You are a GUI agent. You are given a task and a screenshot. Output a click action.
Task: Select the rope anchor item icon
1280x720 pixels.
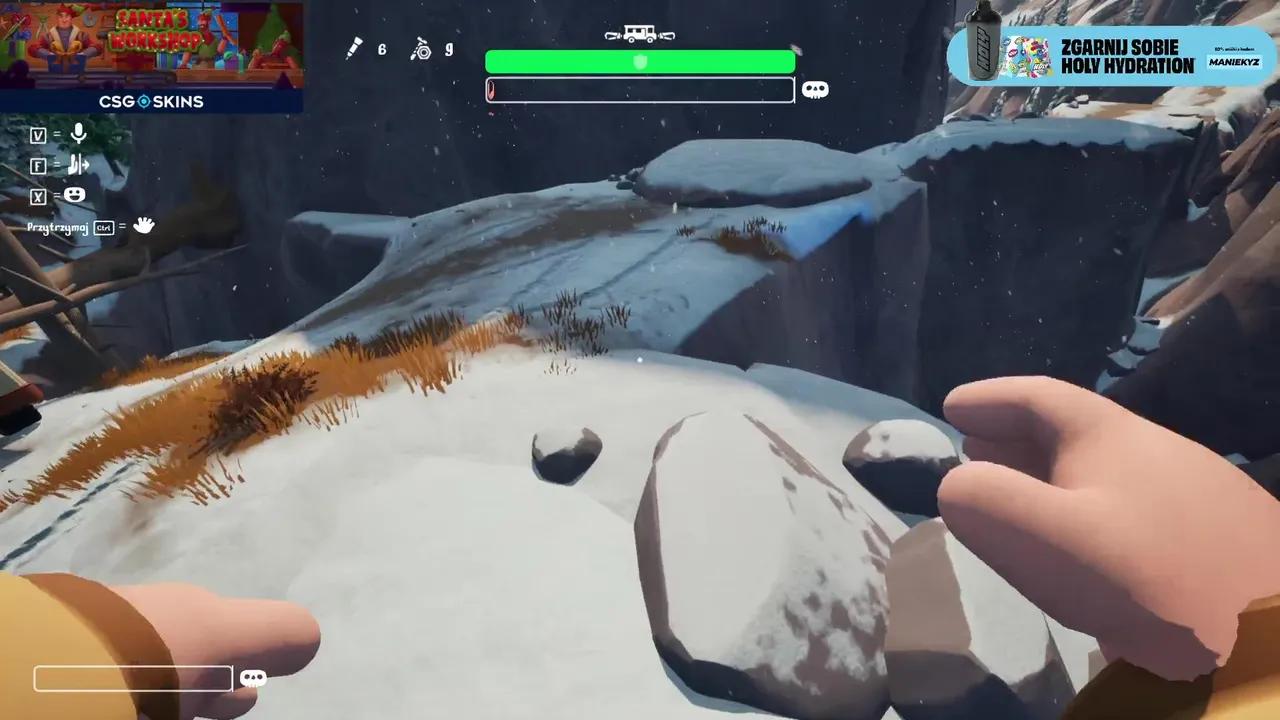[421, 48]
